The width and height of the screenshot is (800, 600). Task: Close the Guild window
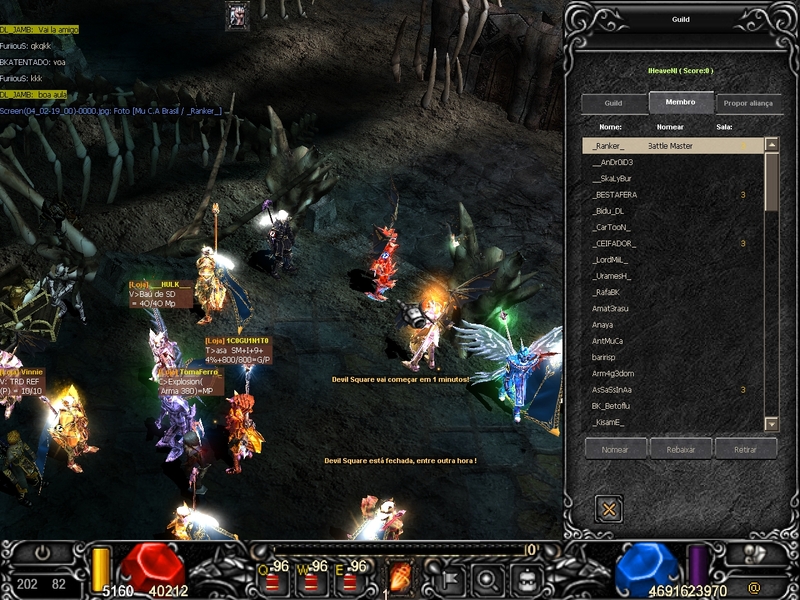(609, 509)
